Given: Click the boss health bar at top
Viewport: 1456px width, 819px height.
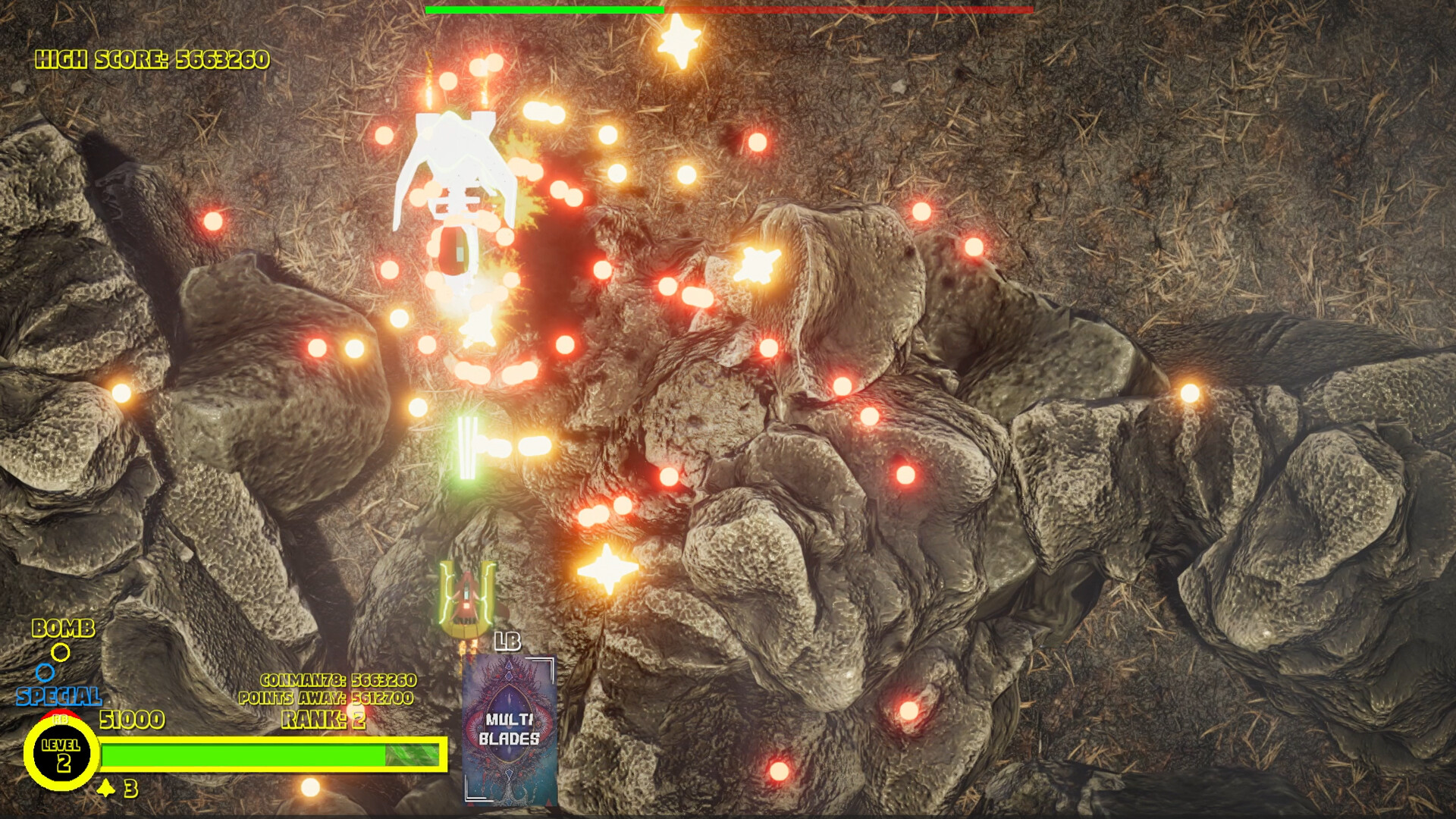Looking at the screenshot, I should (728, 10).
